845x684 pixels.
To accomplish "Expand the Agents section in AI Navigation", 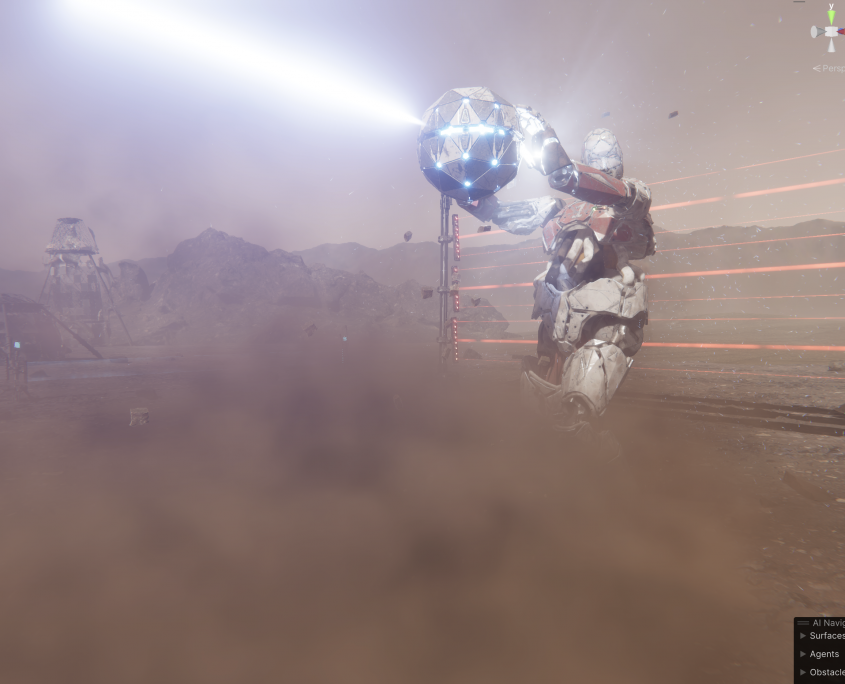I will point(803,654).
